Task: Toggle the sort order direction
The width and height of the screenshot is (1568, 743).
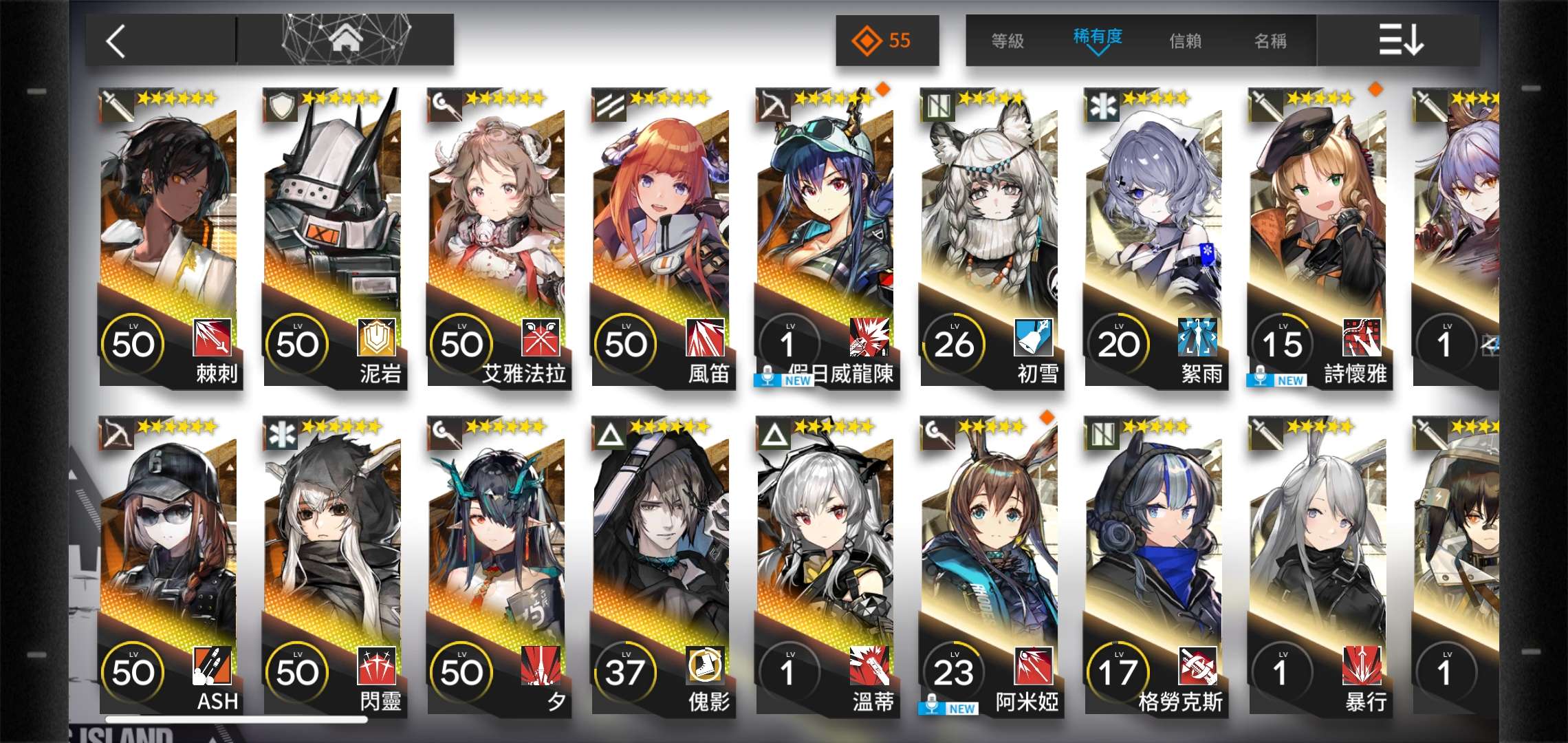Action: click(x=1400, y=40)
